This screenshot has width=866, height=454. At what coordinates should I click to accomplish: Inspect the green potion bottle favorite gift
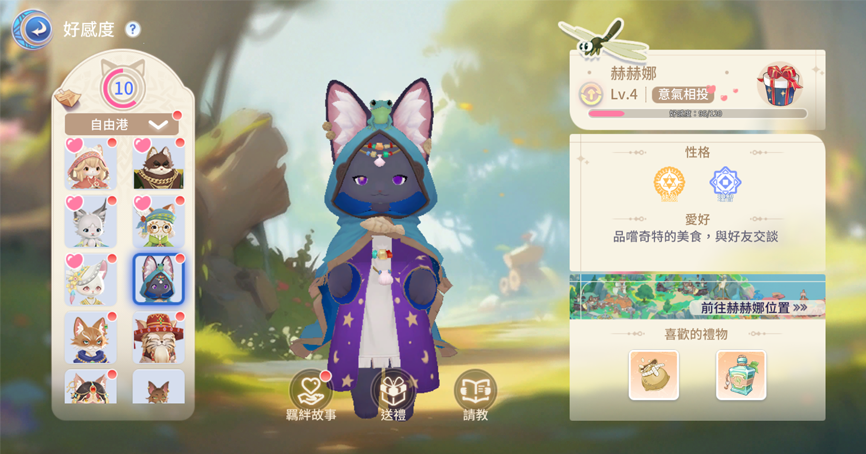click(x=741, y=375)
